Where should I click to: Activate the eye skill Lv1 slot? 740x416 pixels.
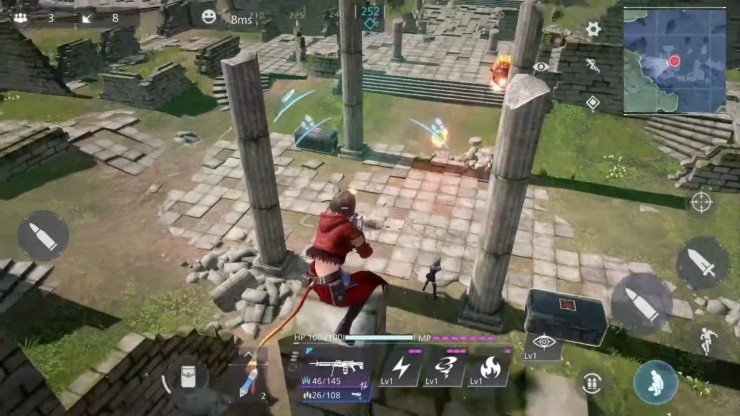pyautogui.click(x=543, y=343)
